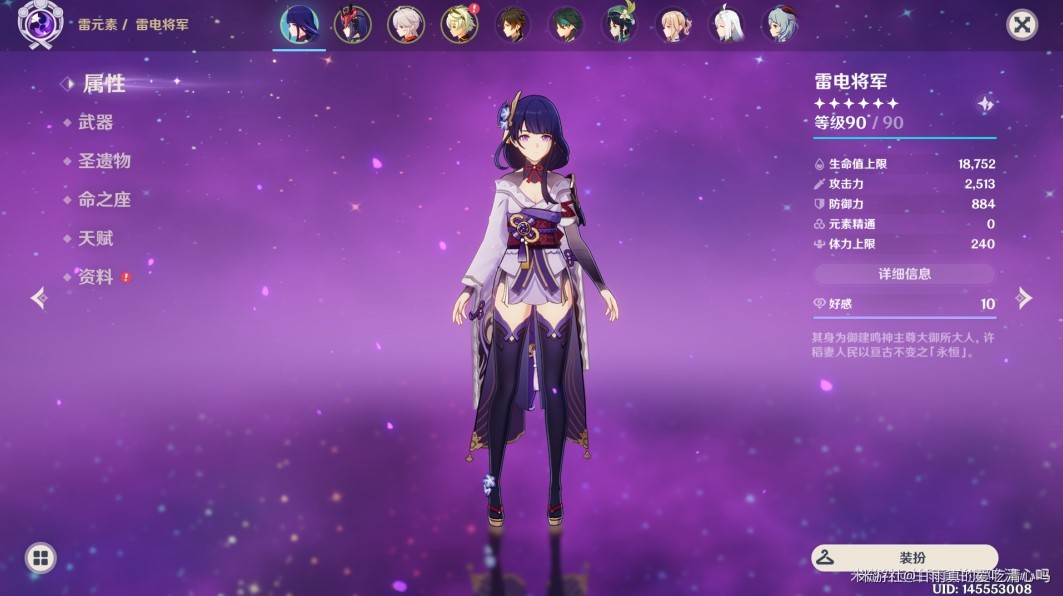Open the 武器 (Weapon) menu entry
Viewport: 1063px width, 596px height.
point(96,122)
